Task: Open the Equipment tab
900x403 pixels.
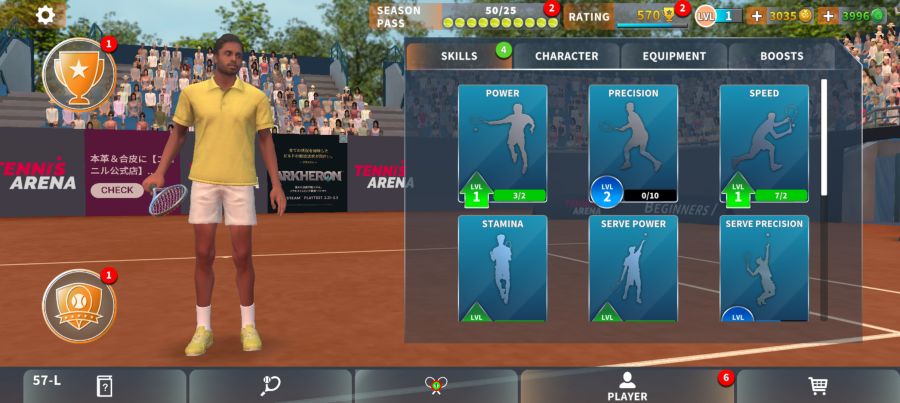Action: [674, 56]
